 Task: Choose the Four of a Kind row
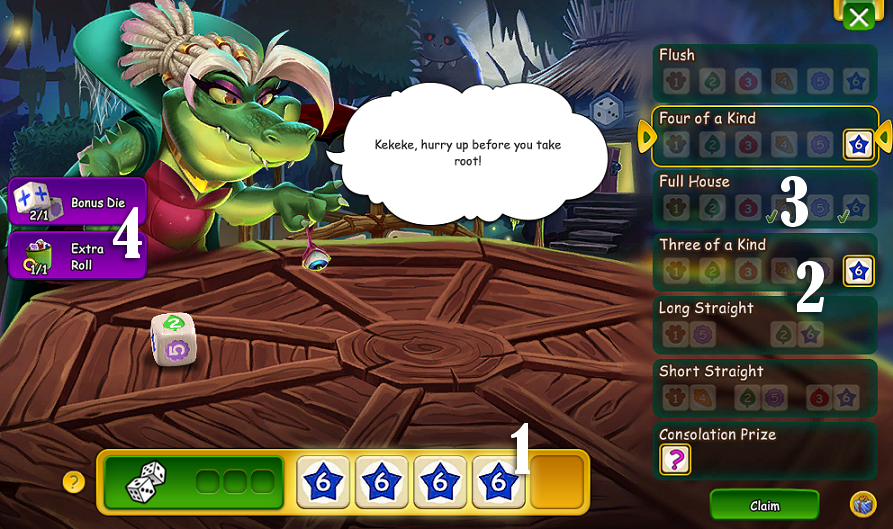click(x=764, y=135)
